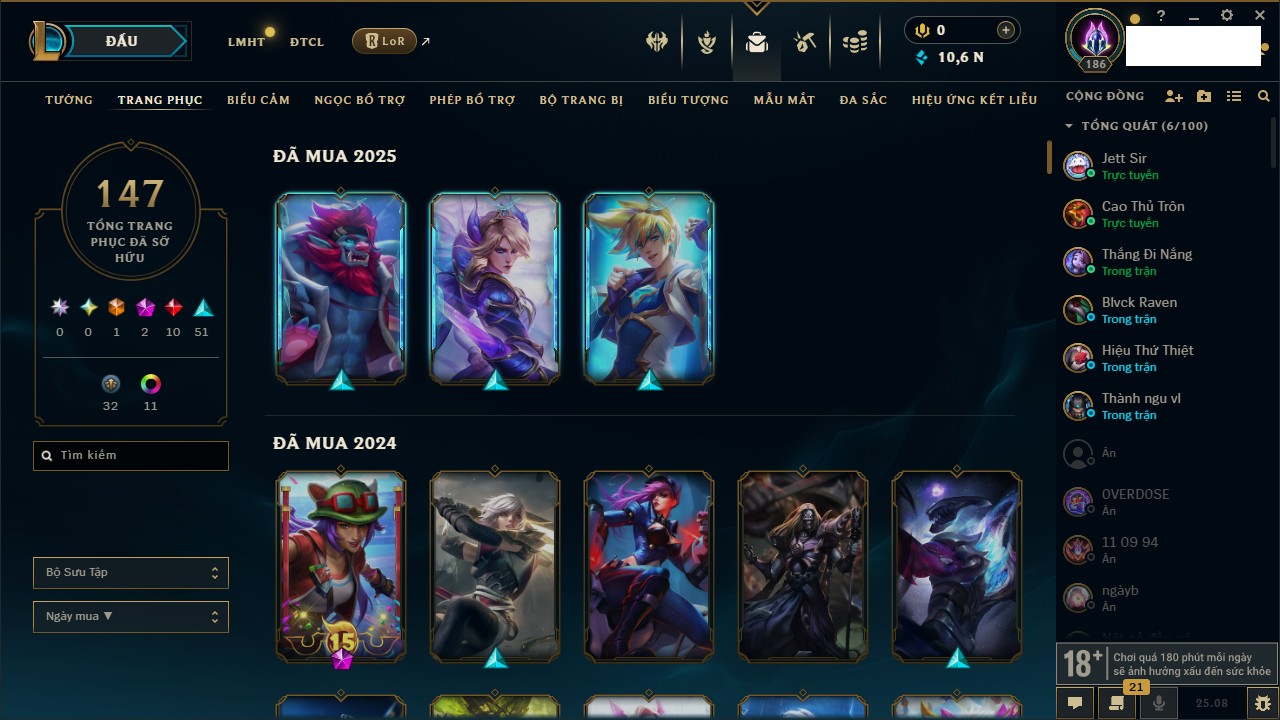1280x720 pixels.
Task: Open friend Jett Sir in list
Action: tap(1124, 165)
